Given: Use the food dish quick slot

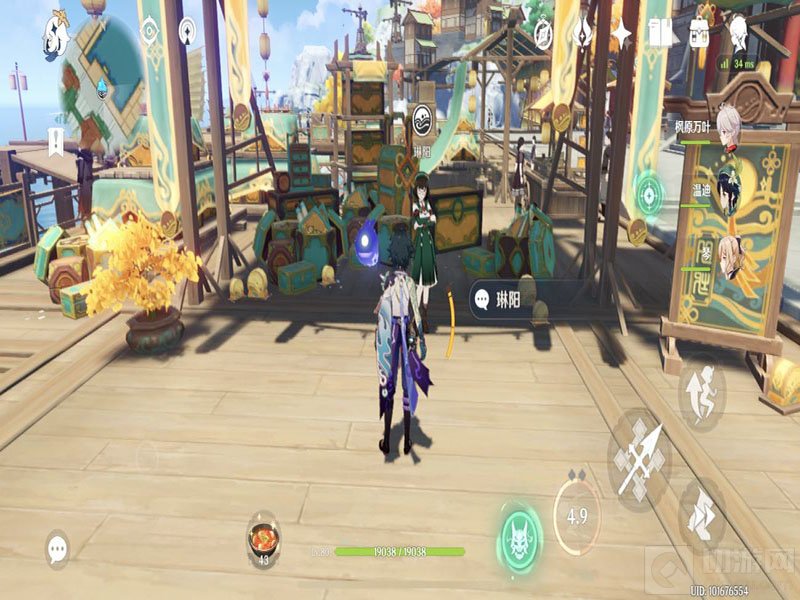Looking at the screenshot, I should [264, 537].
